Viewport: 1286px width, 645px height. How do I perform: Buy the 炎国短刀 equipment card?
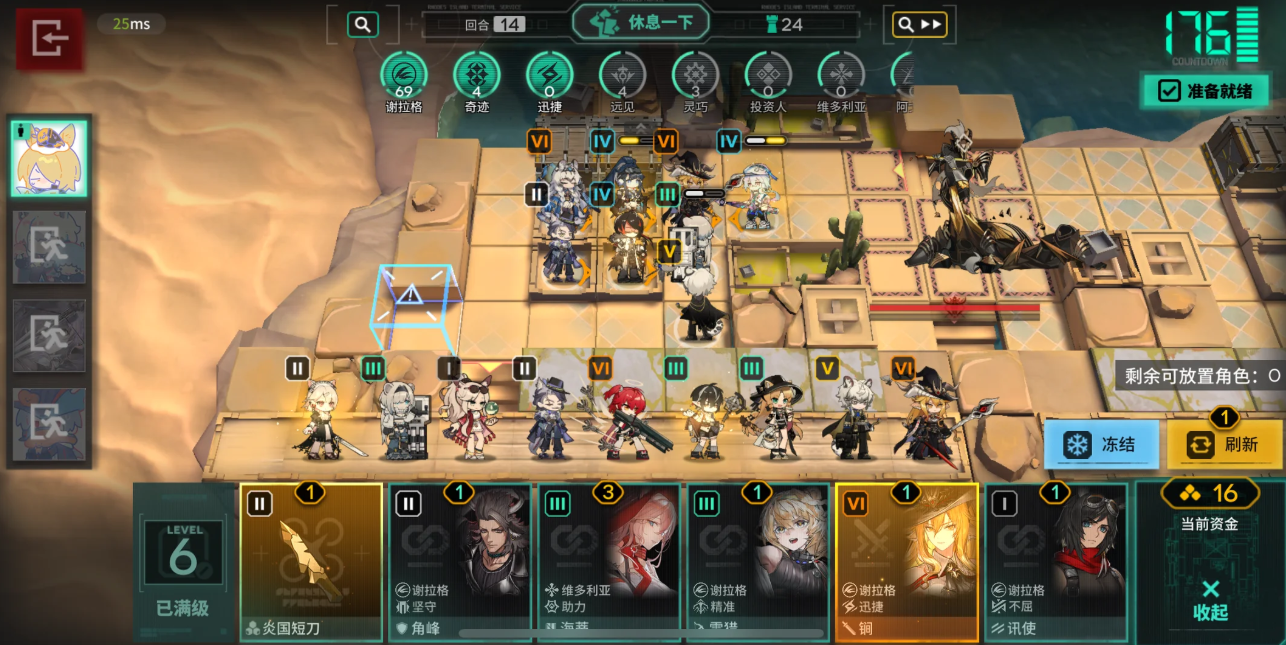[x=311, y=561]
